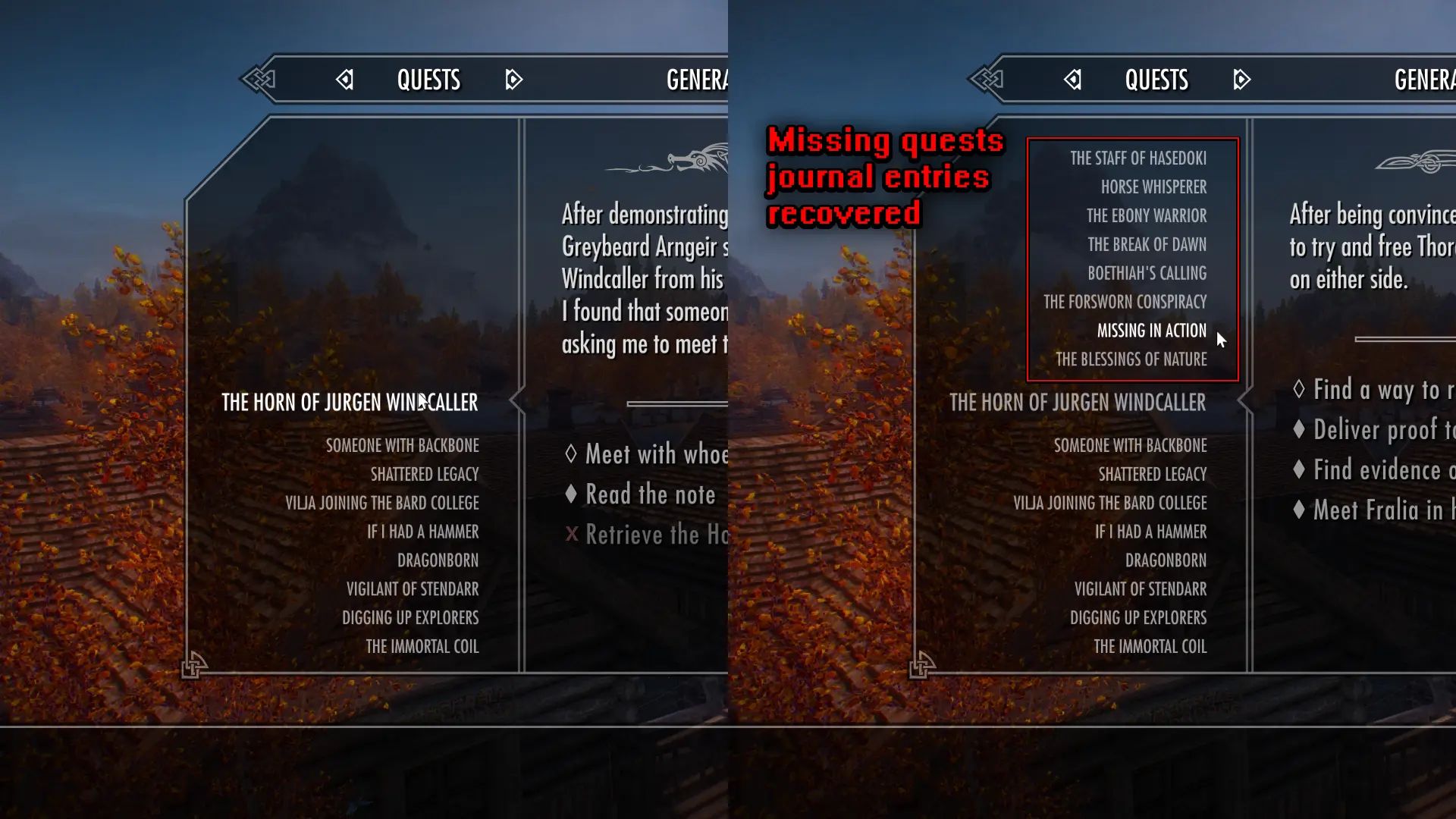
Task: Click the red X on the failed Retrieve objective
Action: (570, 534)
